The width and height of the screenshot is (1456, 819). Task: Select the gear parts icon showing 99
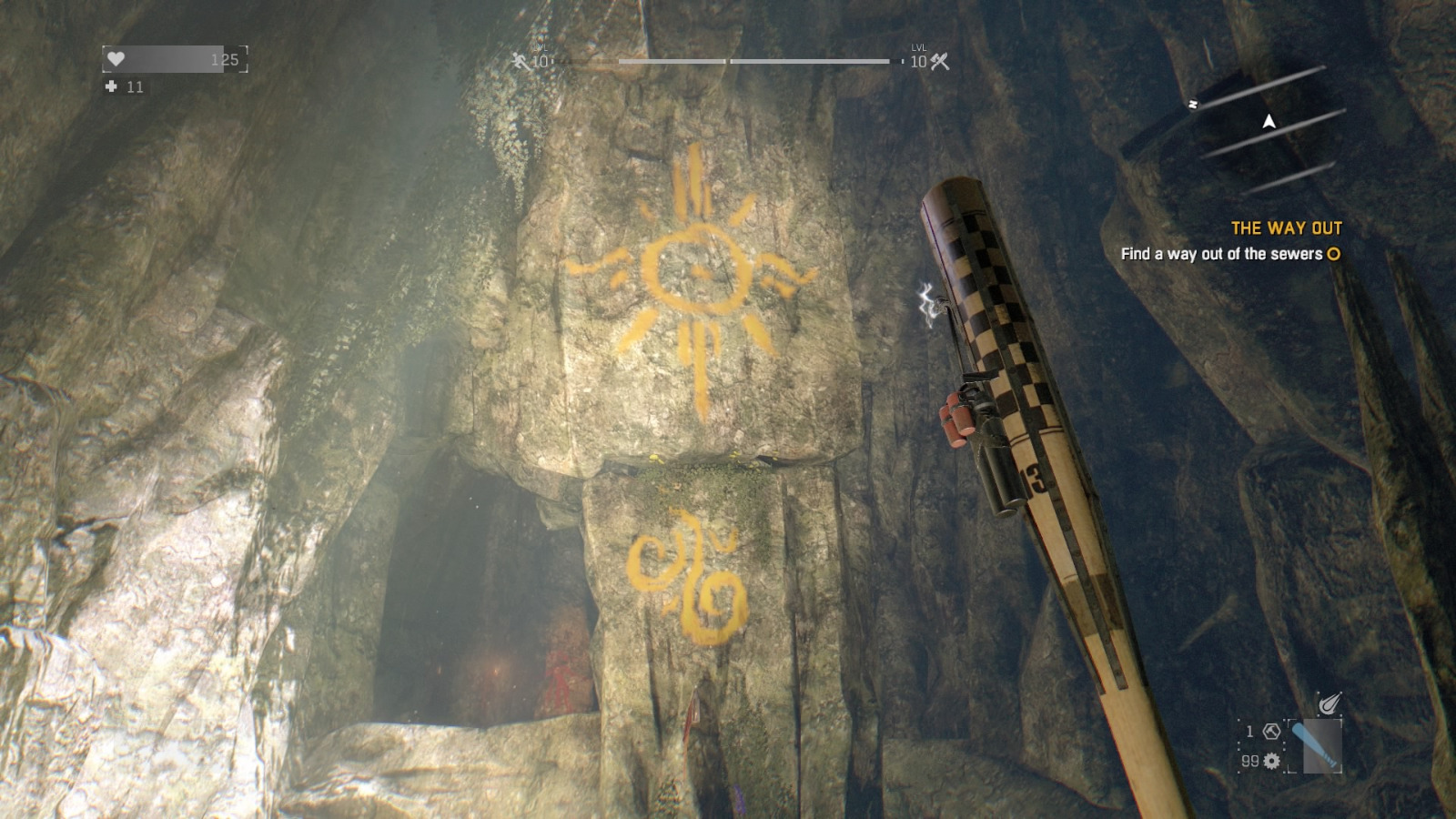click(1269, 760)
